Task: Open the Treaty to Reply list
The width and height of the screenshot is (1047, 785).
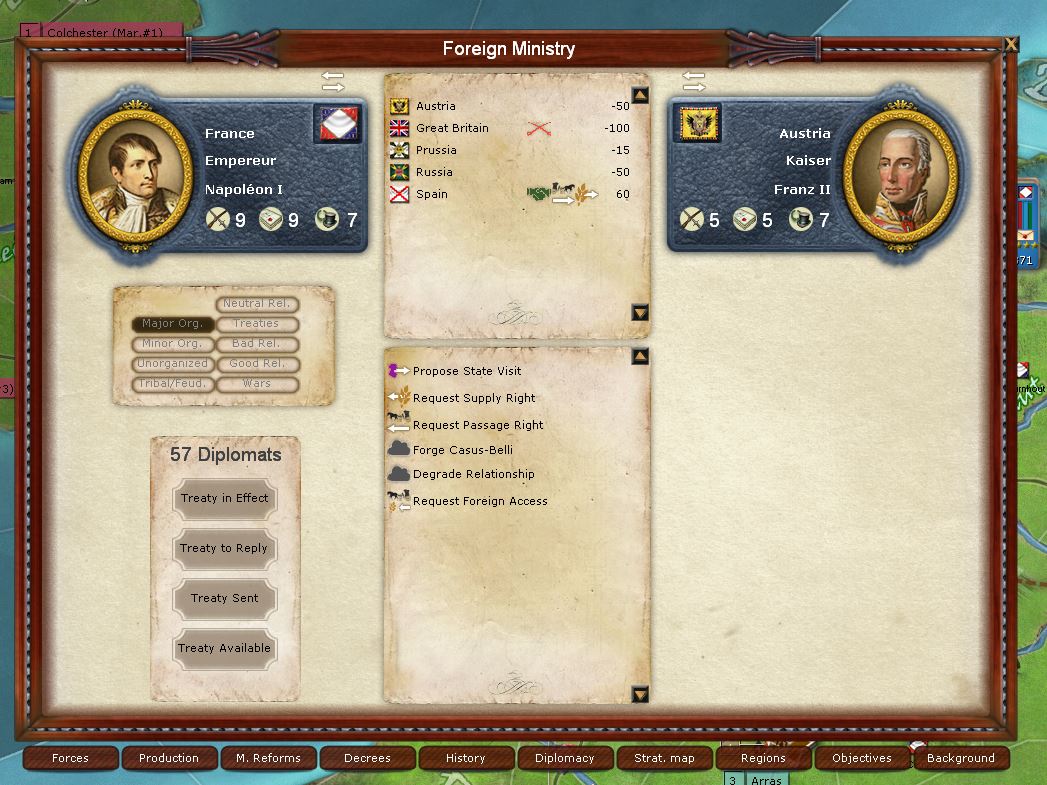Action: point(224,548)
